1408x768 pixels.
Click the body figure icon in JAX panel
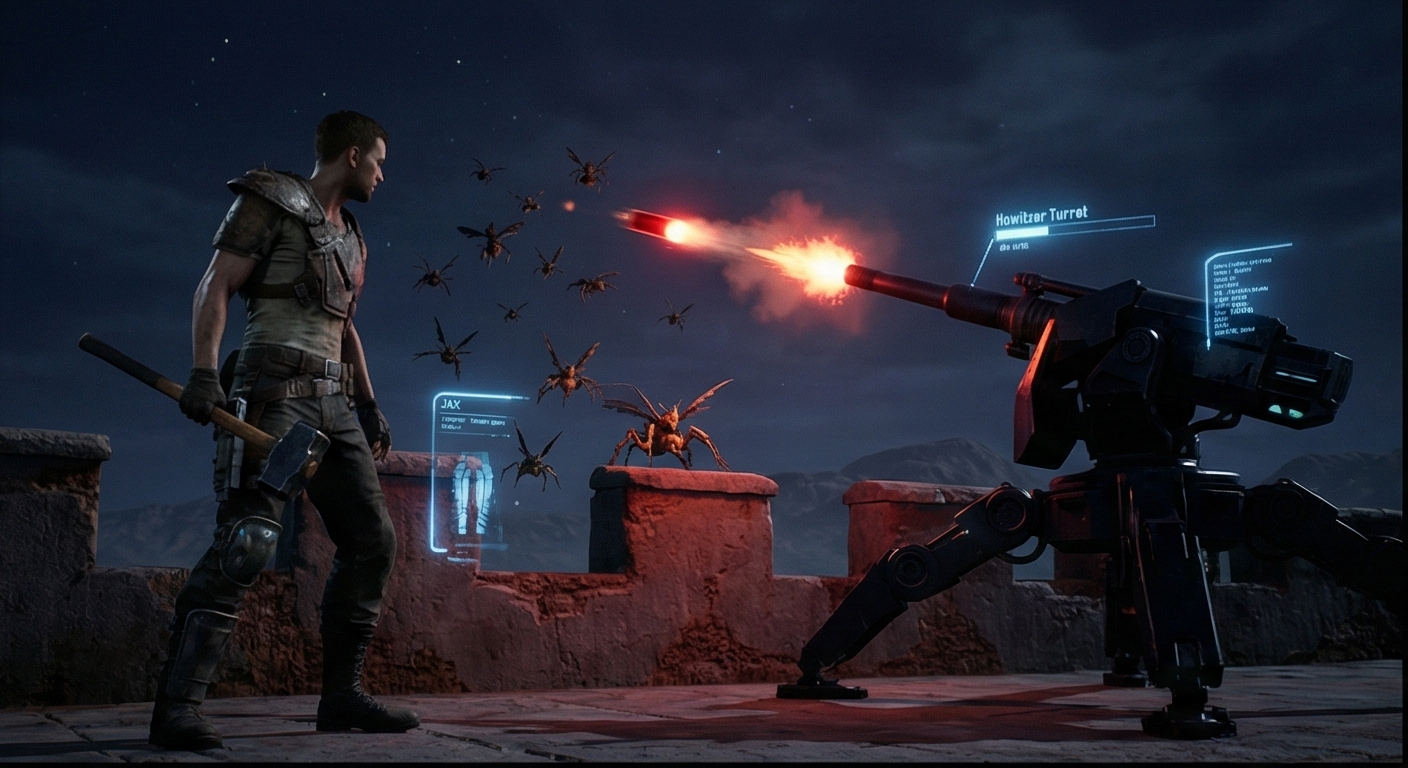coord(473,493)
